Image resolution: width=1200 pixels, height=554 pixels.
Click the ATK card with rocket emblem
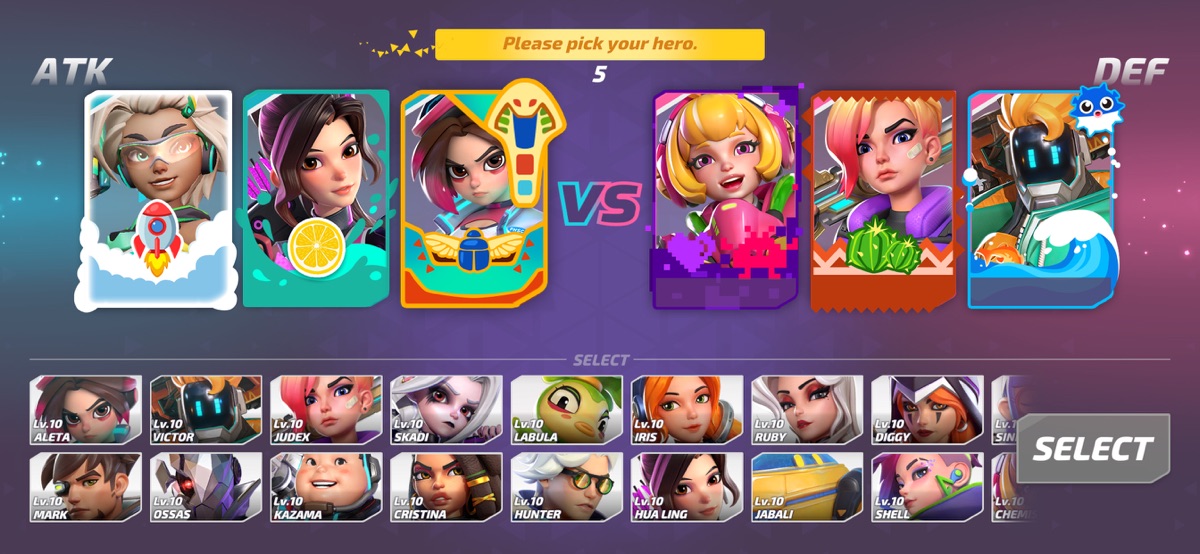(158, 200)
